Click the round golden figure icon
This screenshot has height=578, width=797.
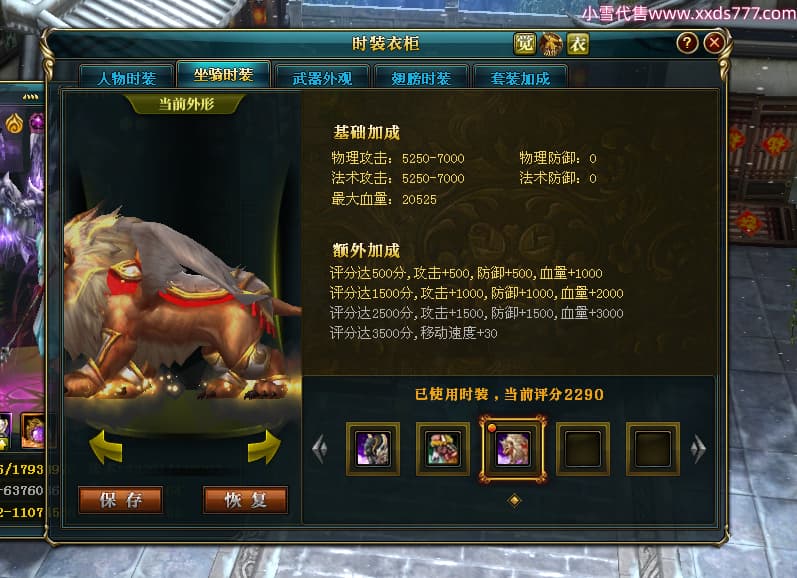coord(552,43)
